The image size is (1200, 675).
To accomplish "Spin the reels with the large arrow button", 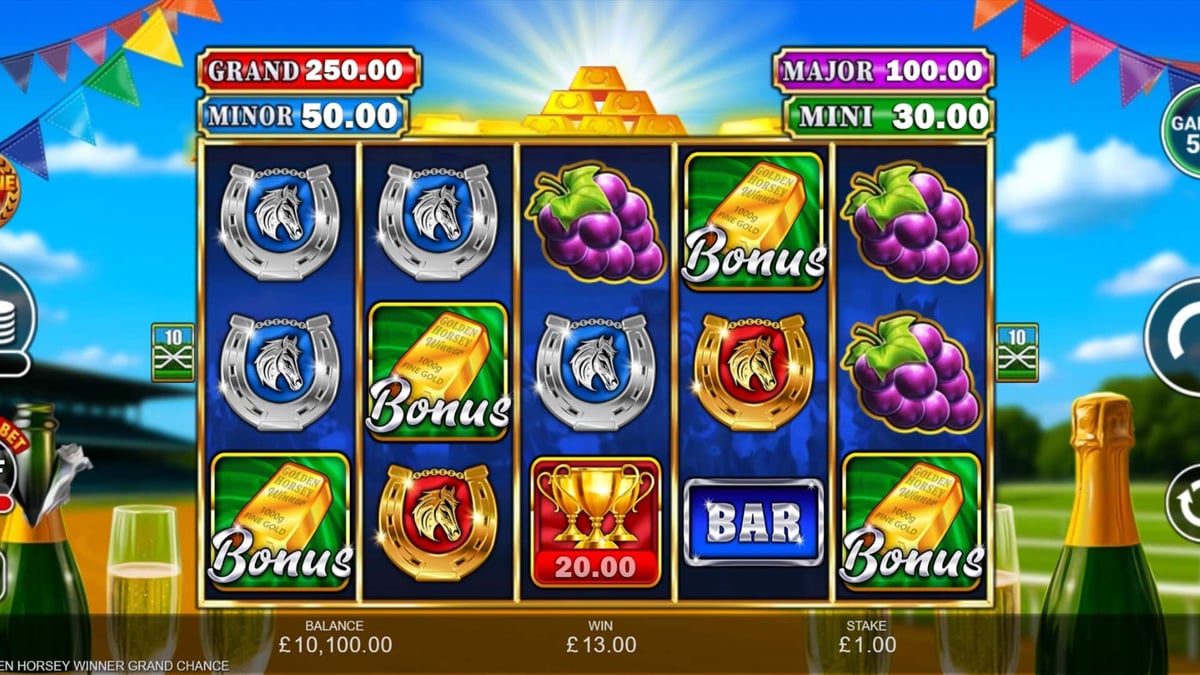I will click(x=1176, y=338).
